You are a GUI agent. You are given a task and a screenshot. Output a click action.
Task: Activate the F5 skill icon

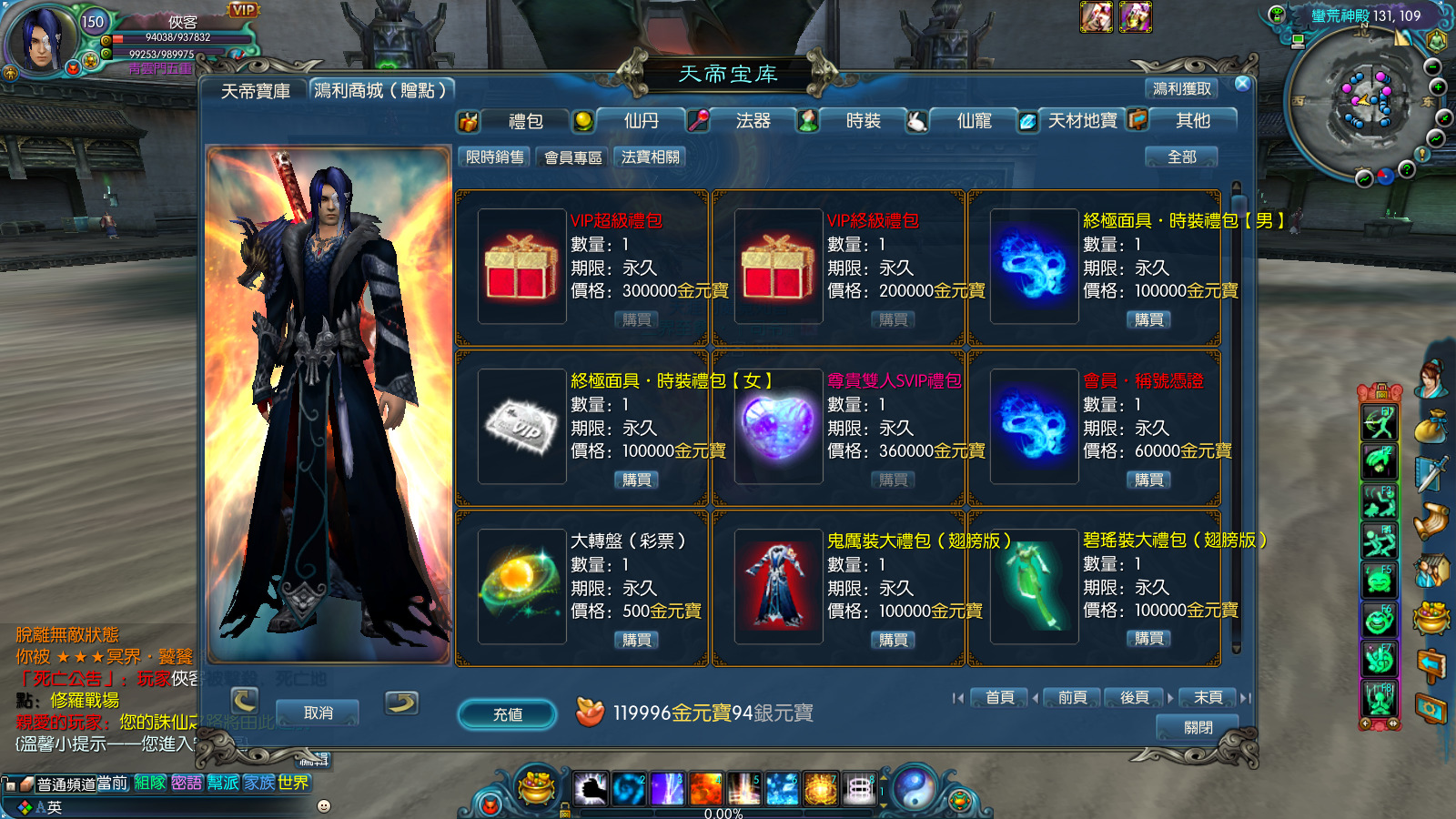point(1380,578)
